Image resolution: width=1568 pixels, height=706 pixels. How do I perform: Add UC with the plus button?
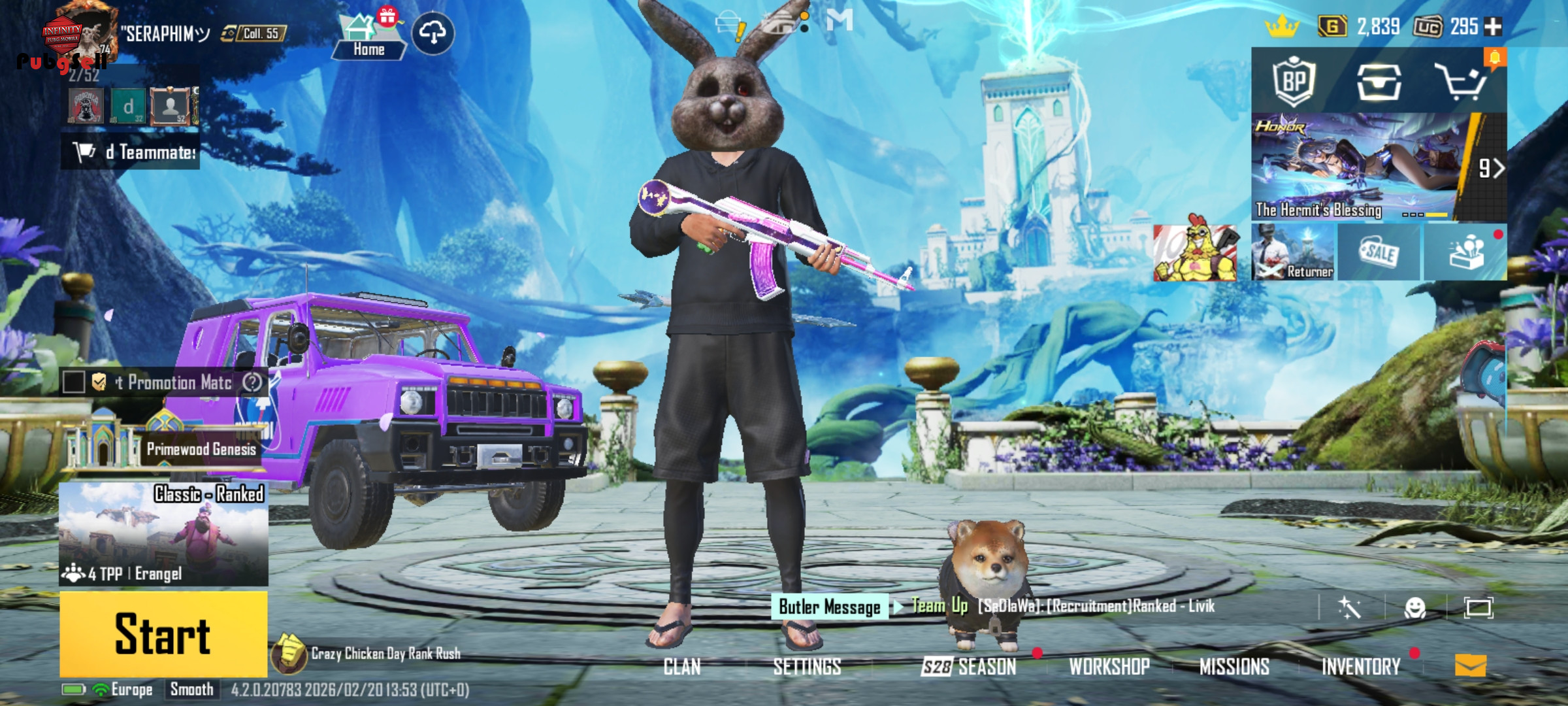1494,26
